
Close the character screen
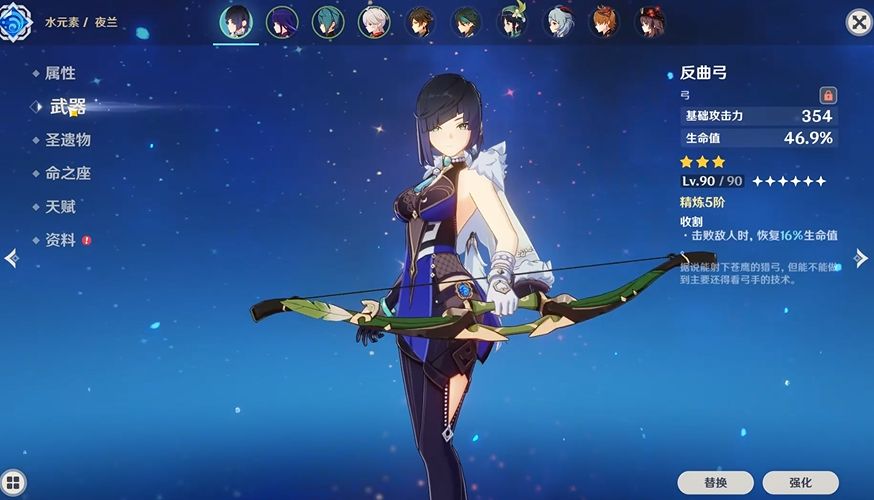[858, 22]
